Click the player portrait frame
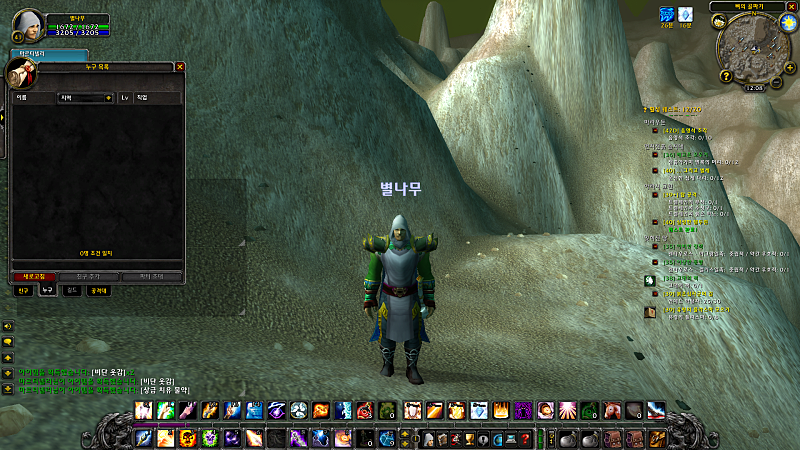The height and width of the screenshot is (450, 800). [x=28, y=24]
